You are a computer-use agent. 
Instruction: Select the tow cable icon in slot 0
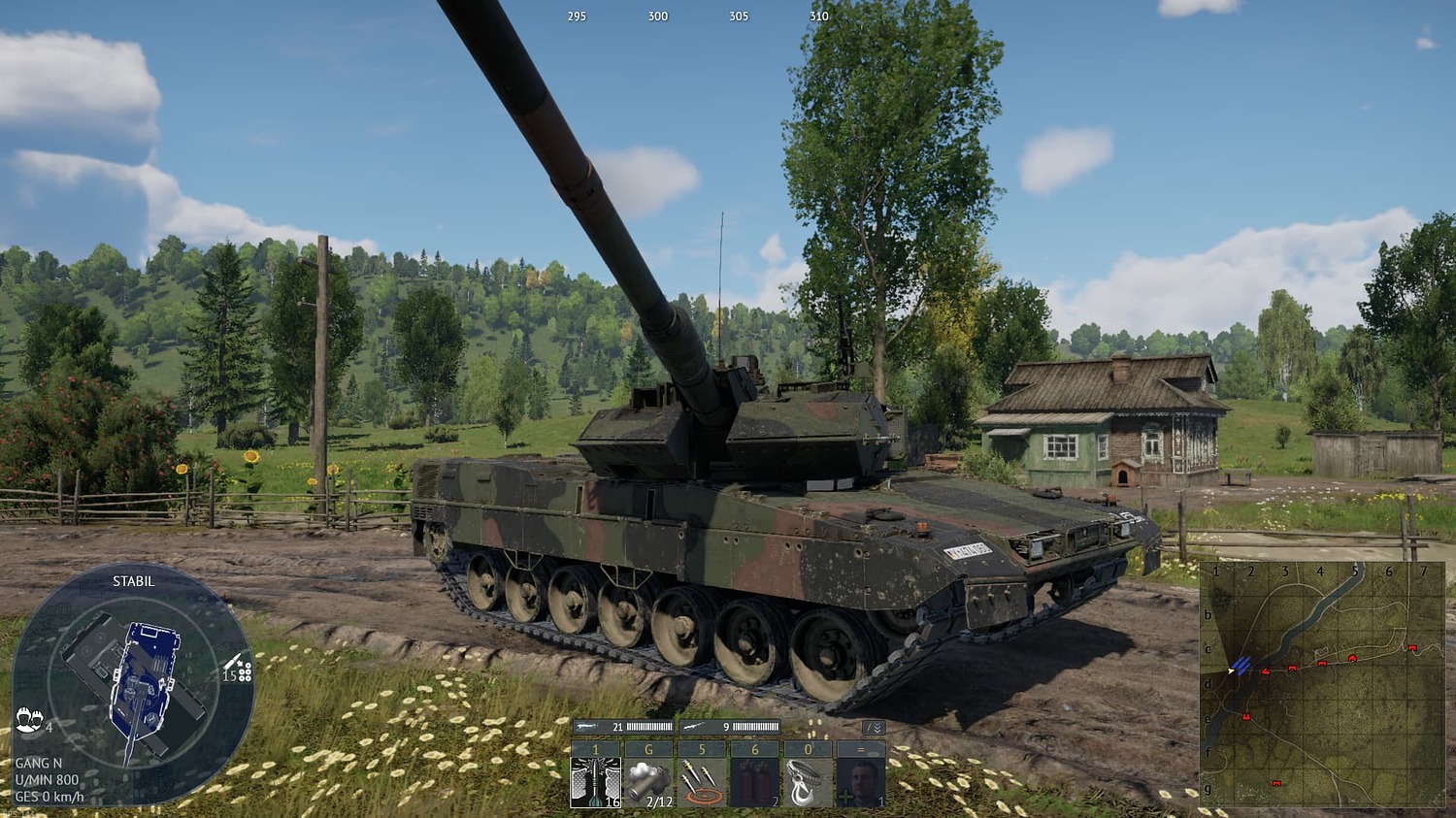click(x=806, y=782)
